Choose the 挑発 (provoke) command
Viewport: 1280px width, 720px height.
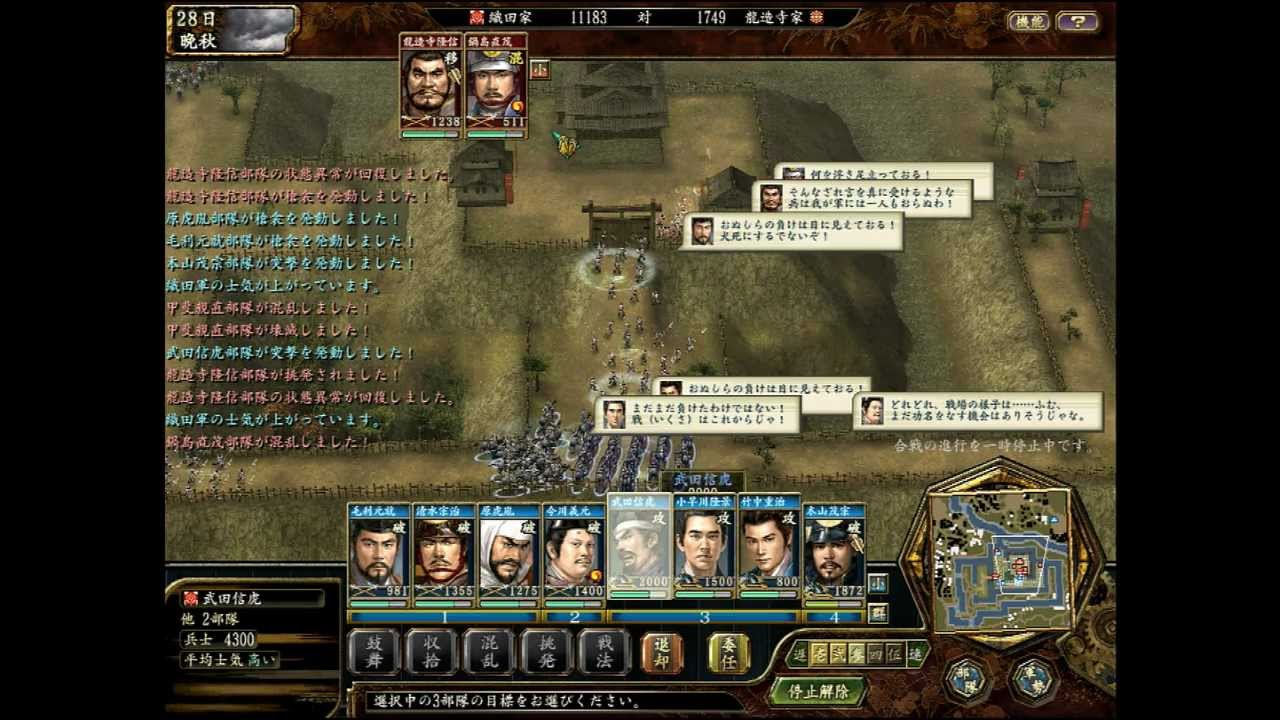pos(547,653)
